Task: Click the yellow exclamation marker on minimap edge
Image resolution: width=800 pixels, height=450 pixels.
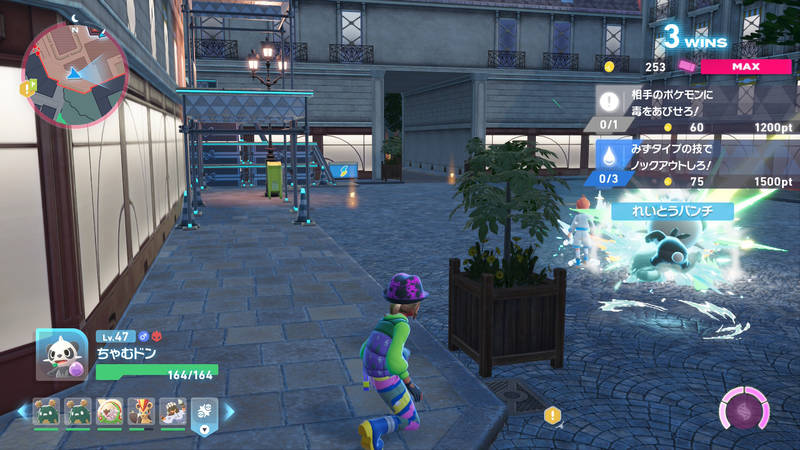Action: click(29, 87)
